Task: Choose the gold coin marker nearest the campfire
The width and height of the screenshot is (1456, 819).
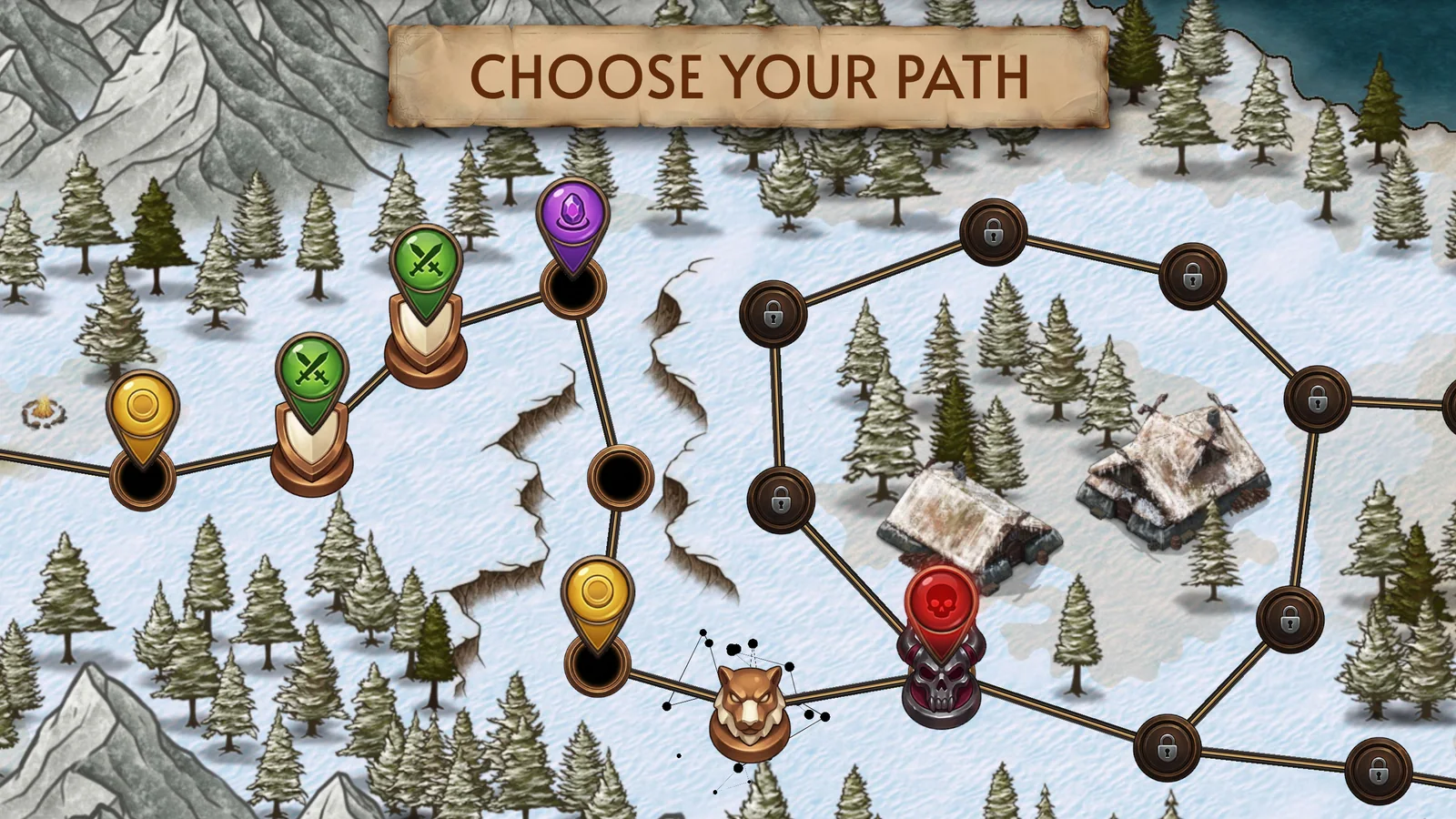Action: (143, 409)
